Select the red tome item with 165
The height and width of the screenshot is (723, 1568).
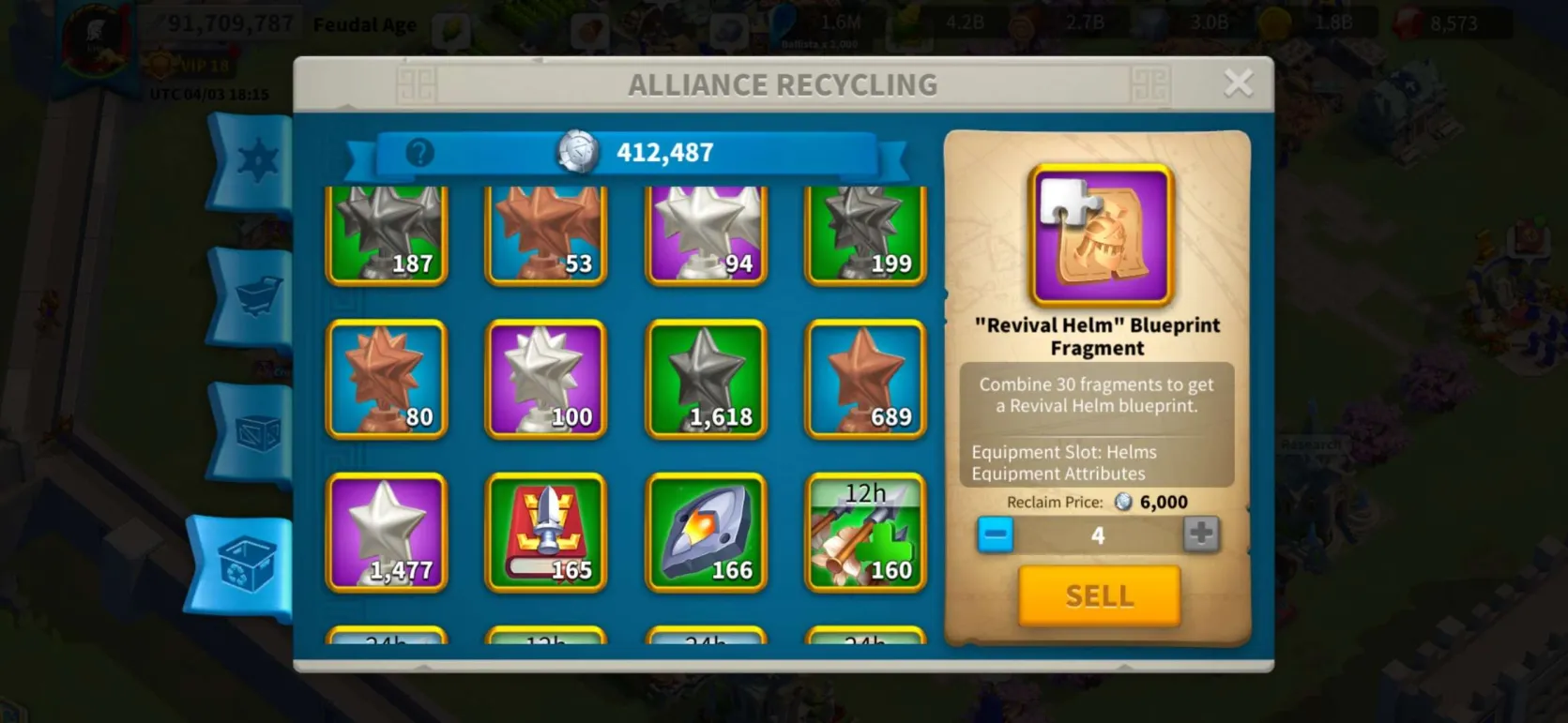click(546, 533)
